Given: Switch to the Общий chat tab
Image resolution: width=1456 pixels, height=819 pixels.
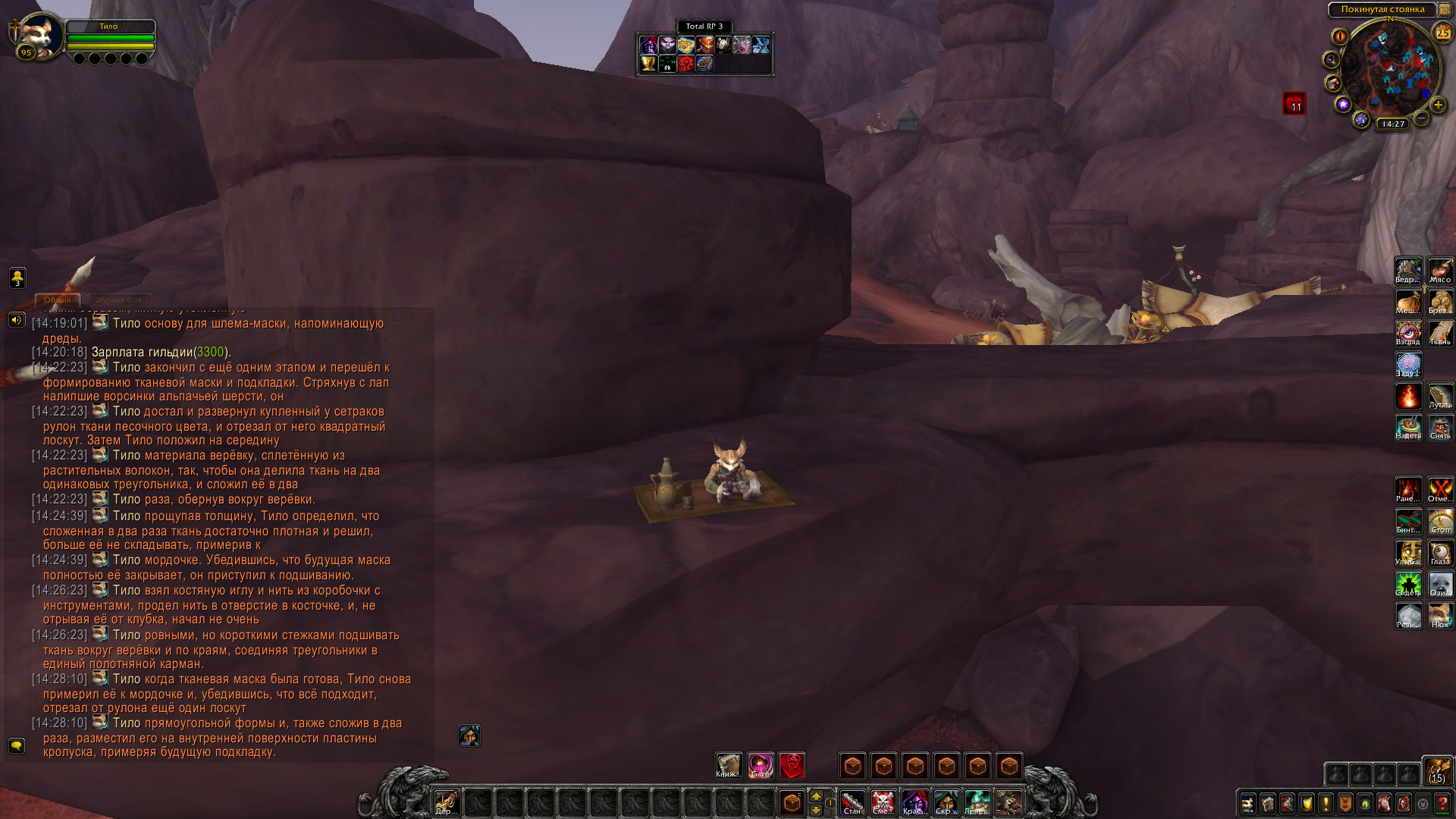Looking at the screenshot, I should [58, 300].
